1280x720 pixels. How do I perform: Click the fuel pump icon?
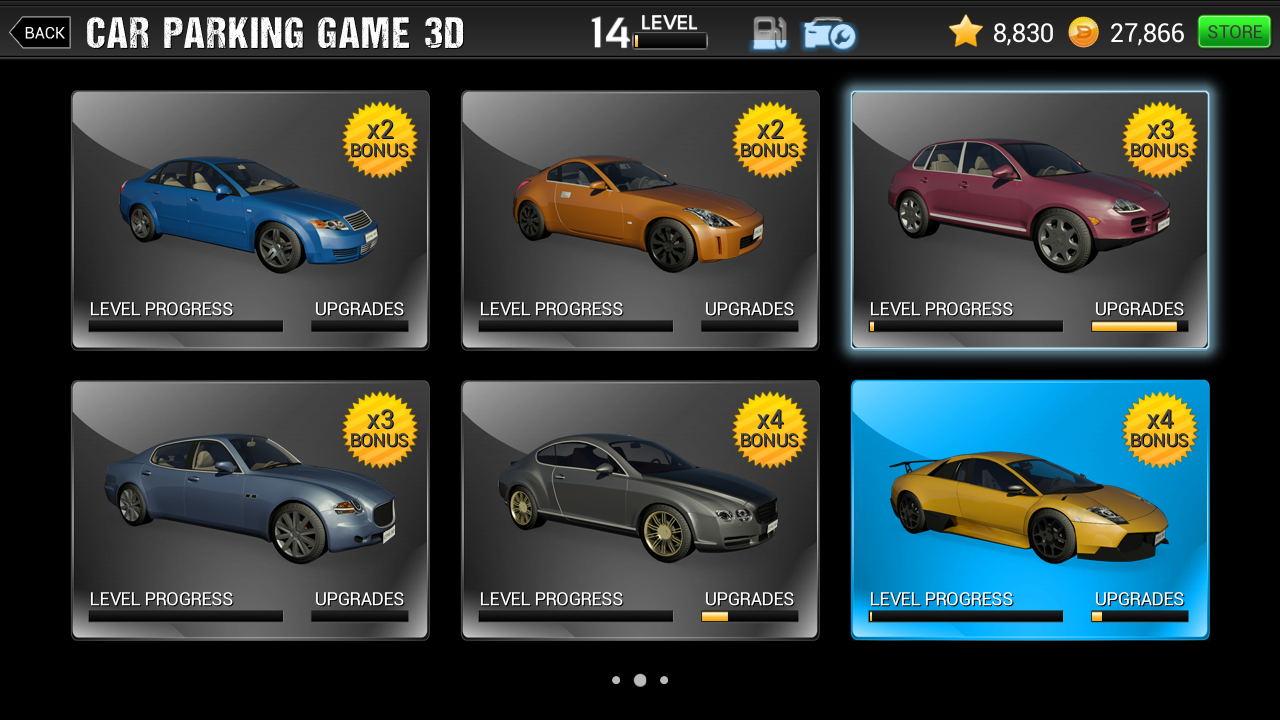769,33
